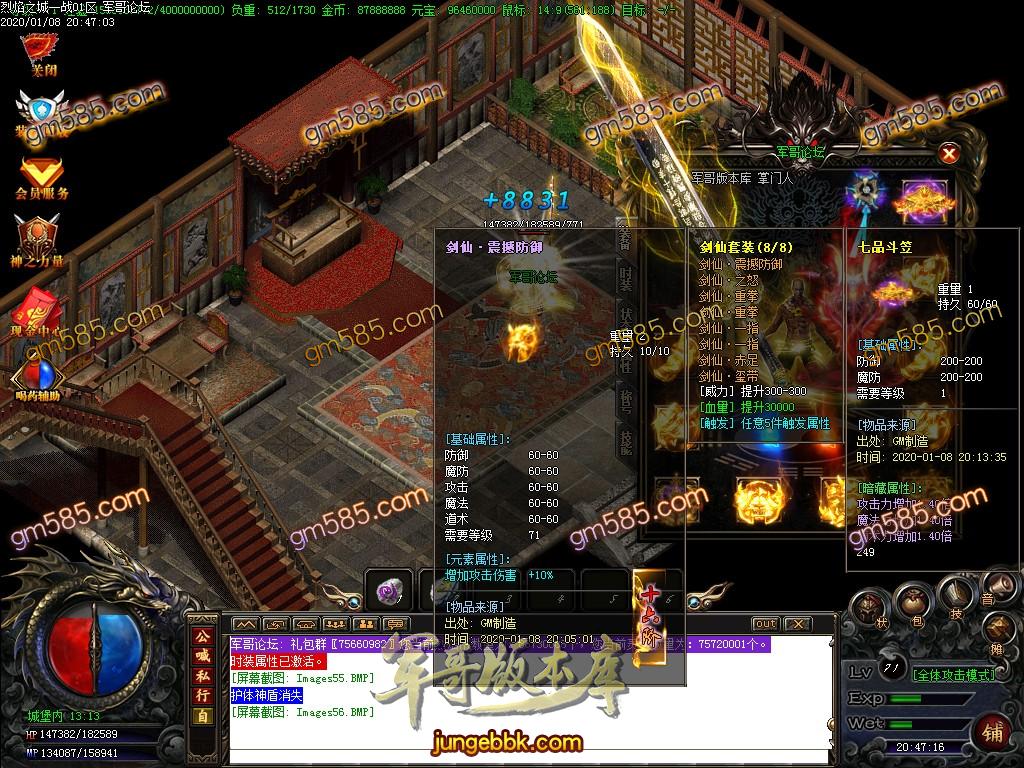Open the 神之力量 shield icon
Viewport: 1024px width, 768px height.
click(x=40, y=240)
